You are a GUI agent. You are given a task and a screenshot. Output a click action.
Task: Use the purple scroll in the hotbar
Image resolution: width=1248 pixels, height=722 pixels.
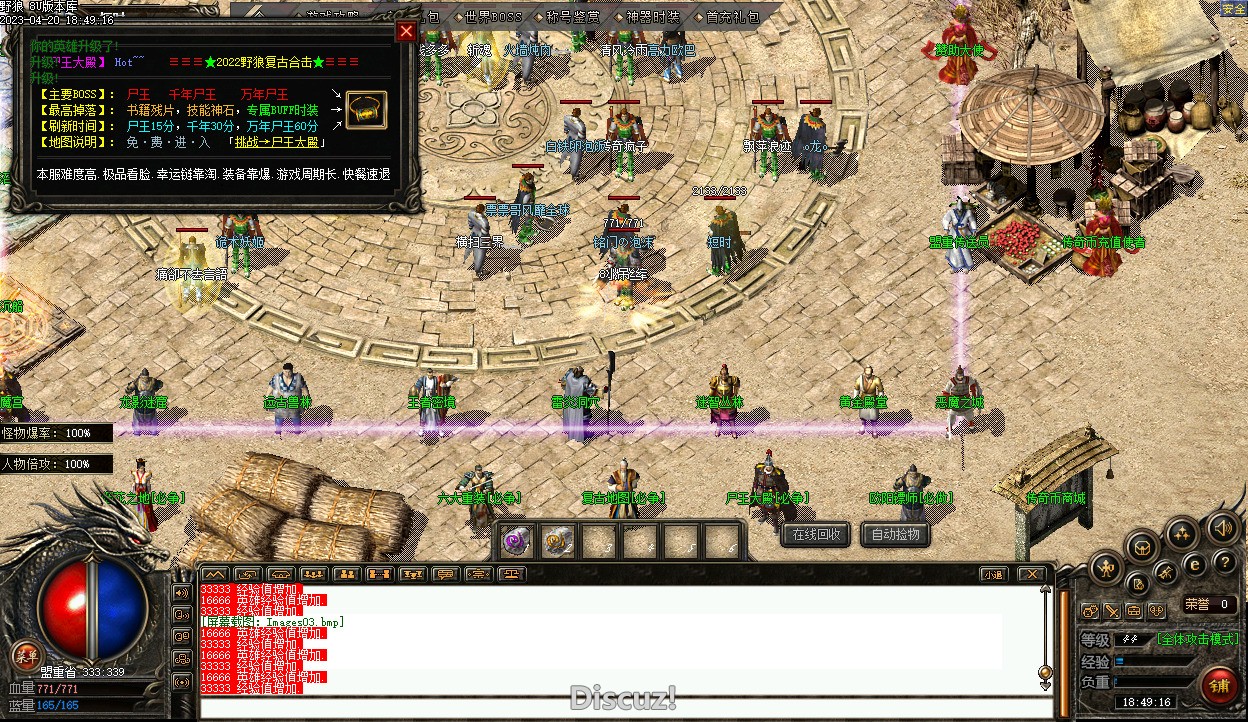click(x=516, y=541)
